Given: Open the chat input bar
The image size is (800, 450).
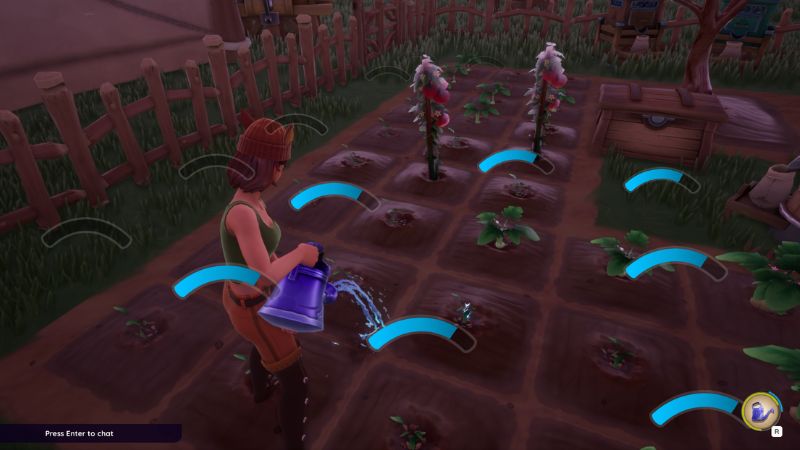Looking at the screenshot, I should pyautogui.click(x=90, y=433).
